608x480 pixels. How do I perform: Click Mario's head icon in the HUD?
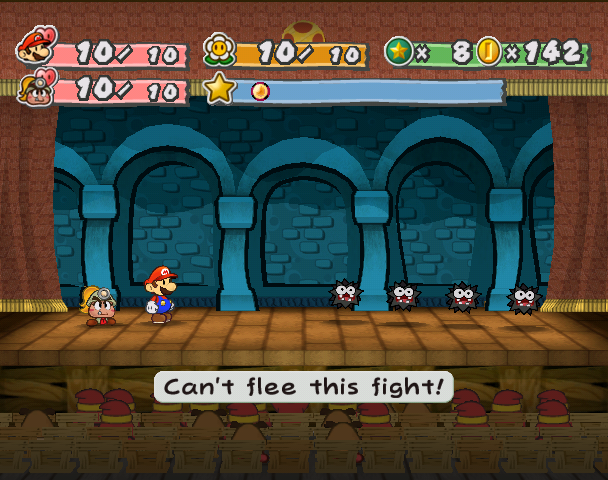[x=36, y=46]
